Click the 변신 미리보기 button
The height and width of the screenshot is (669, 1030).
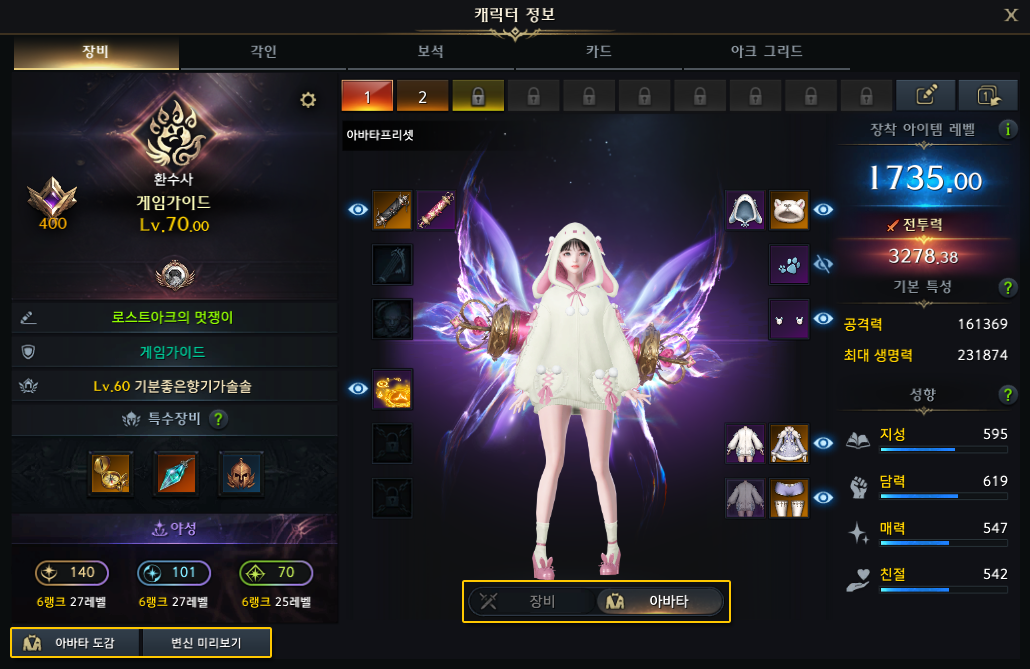coord(206,642)
